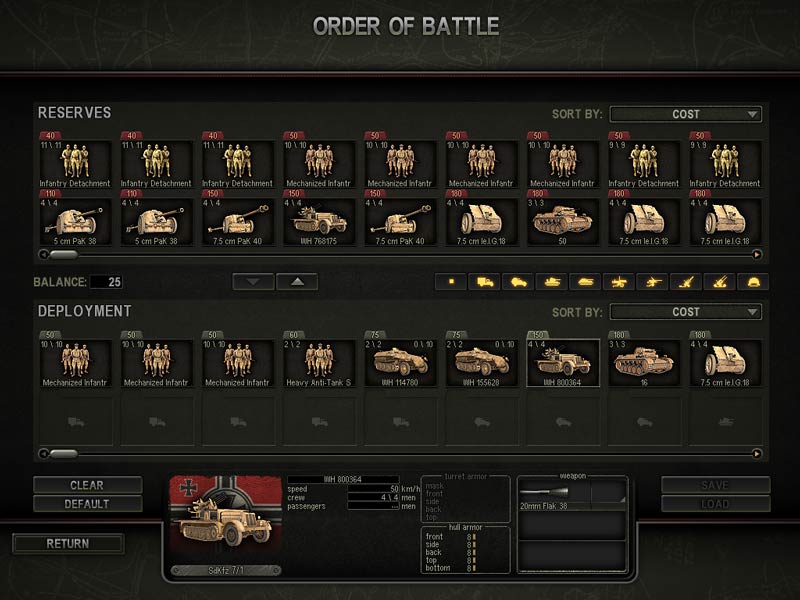Pick the deployed tank labeled 16
800x600 pixels.
tap(644, 362)
